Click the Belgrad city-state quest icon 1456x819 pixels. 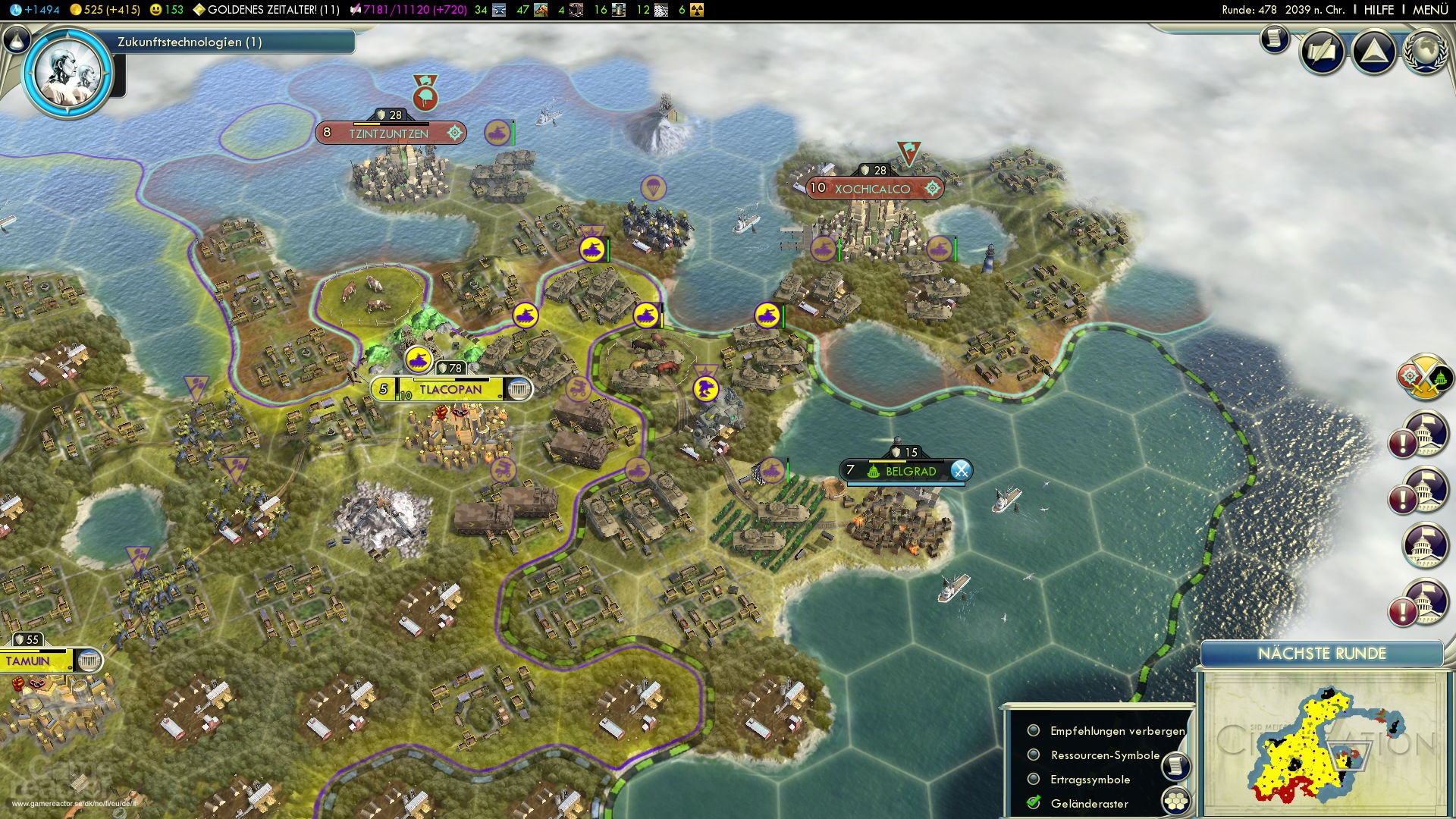[962, 470]
